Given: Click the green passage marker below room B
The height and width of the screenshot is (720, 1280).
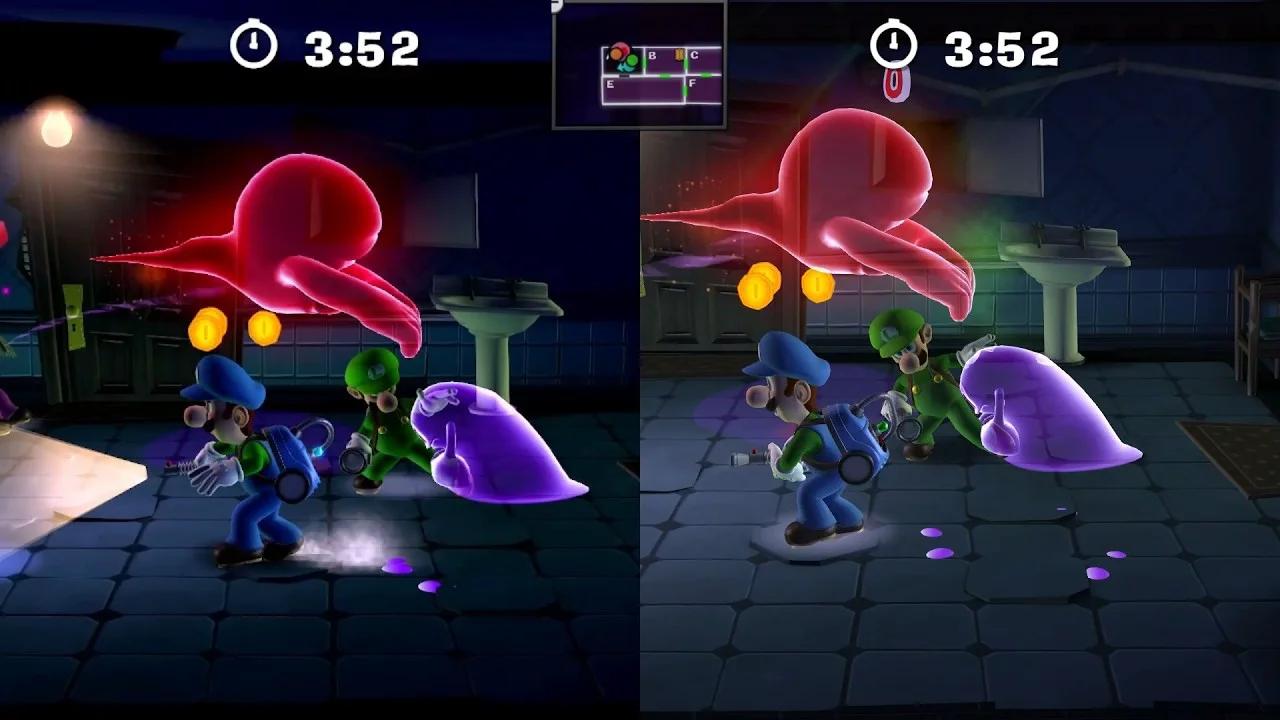Looking at the screenshot, I should pyautogui.click(x=665, y=75).
